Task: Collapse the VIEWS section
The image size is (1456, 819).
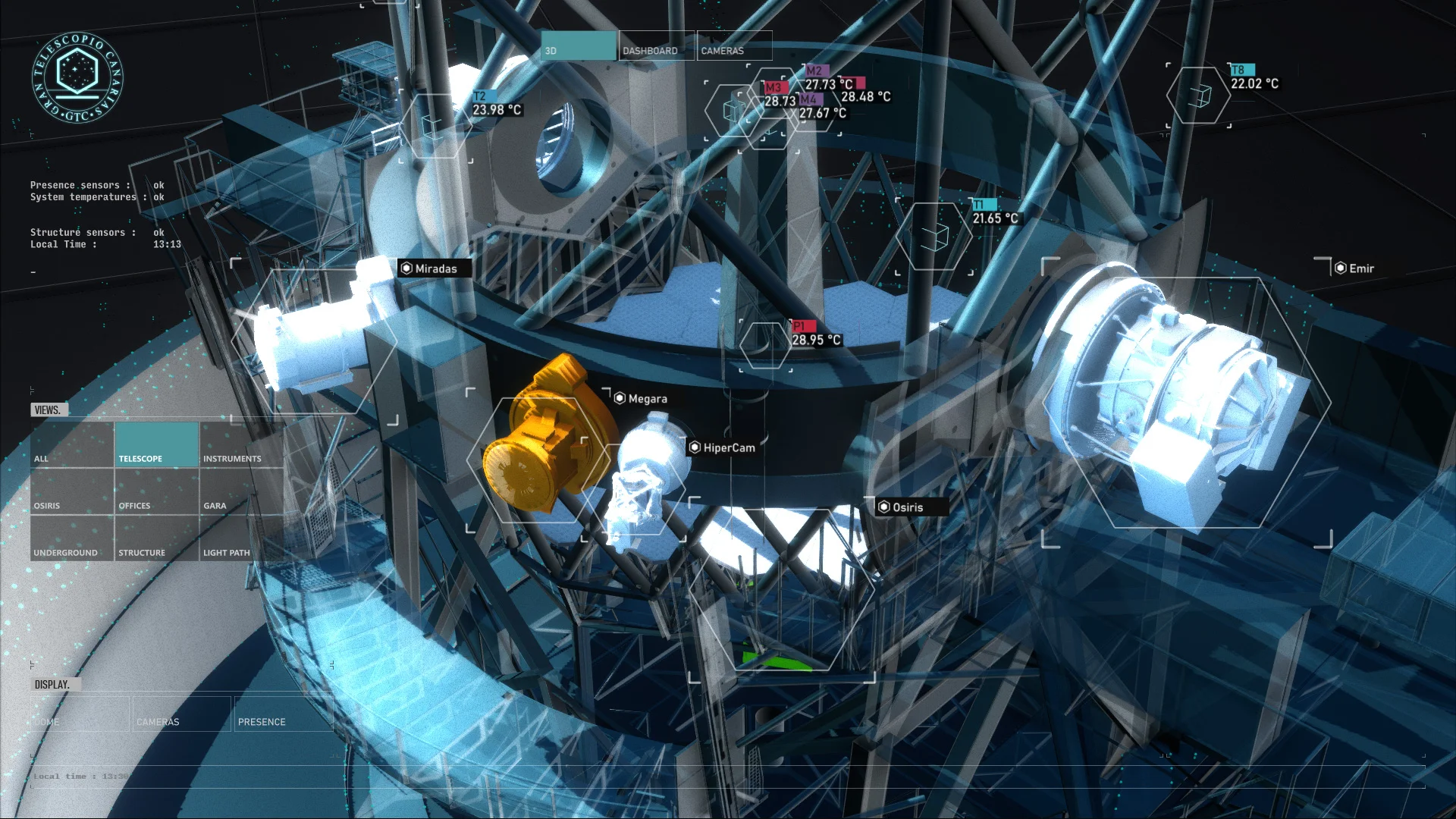Action: (x=48, y=409)
